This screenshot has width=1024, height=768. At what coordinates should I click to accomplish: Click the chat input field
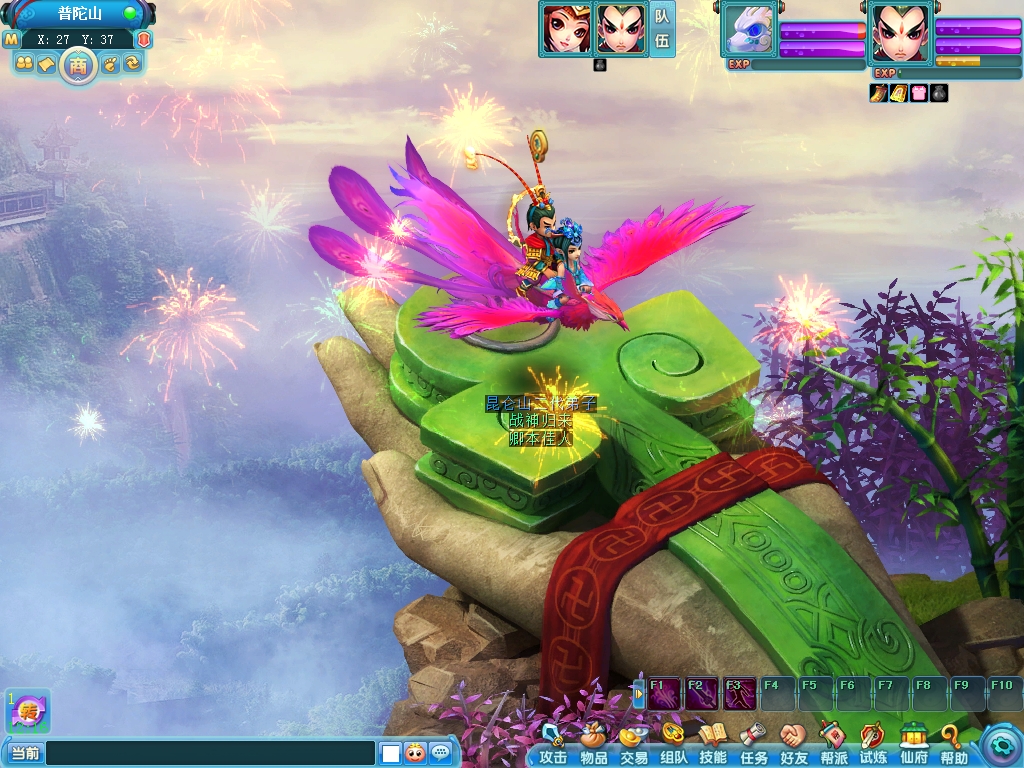click(x=210, y=753)
